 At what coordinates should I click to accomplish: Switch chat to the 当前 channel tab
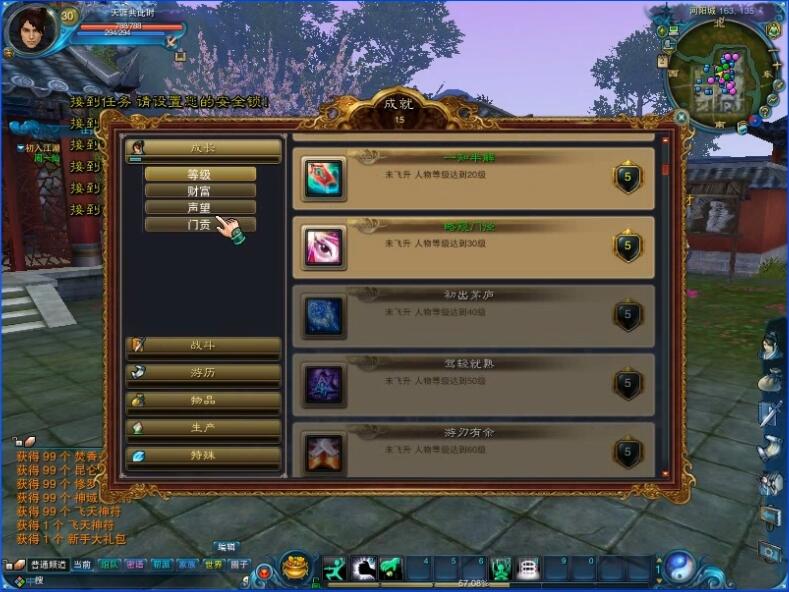pos(82,565)
